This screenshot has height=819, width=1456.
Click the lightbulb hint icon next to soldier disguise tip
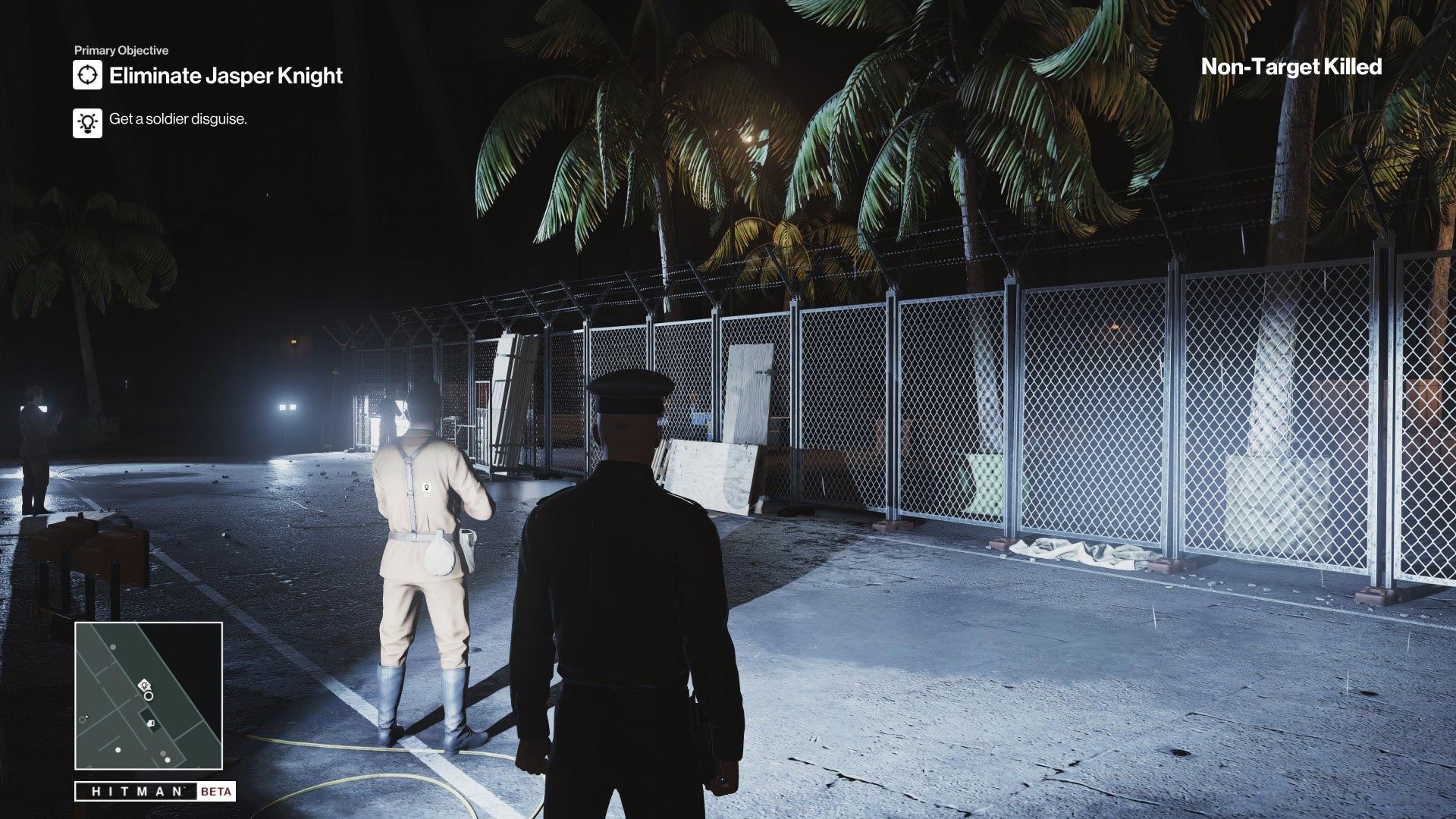[87, 123]
